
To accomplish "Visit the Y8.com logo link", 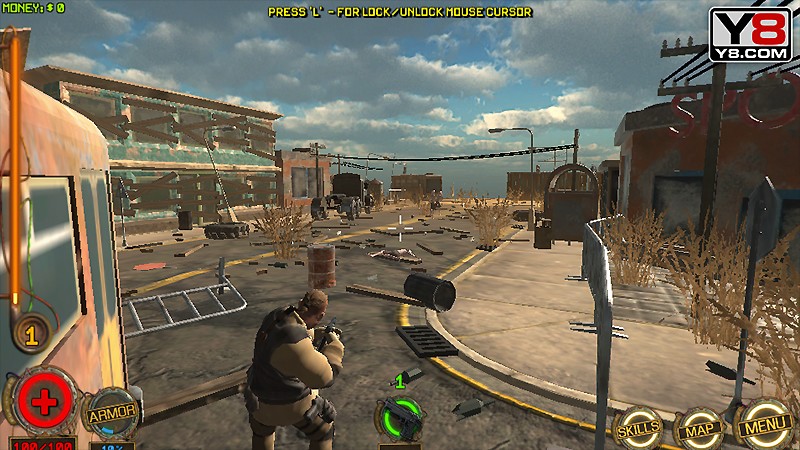I will 750,34.
